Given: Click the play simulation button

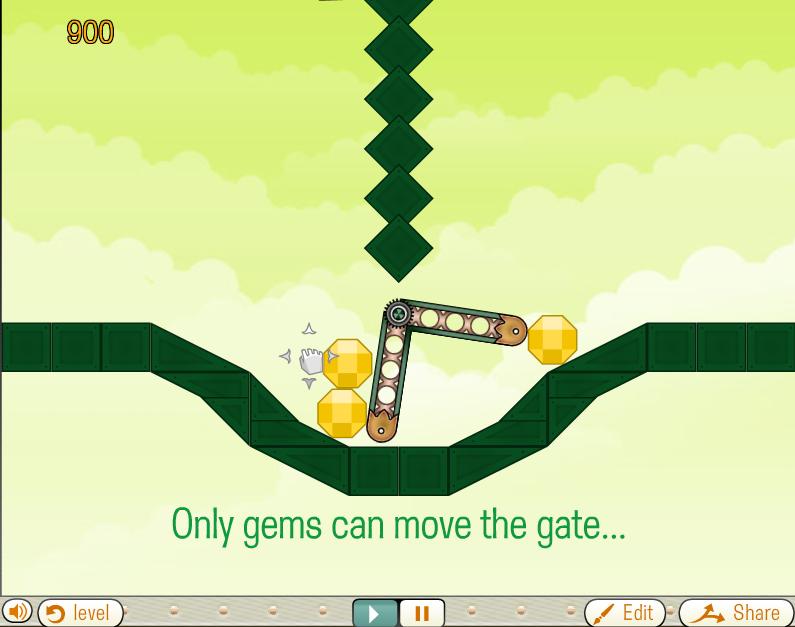Looking at the screenshot, I should [x=375, y=612].
